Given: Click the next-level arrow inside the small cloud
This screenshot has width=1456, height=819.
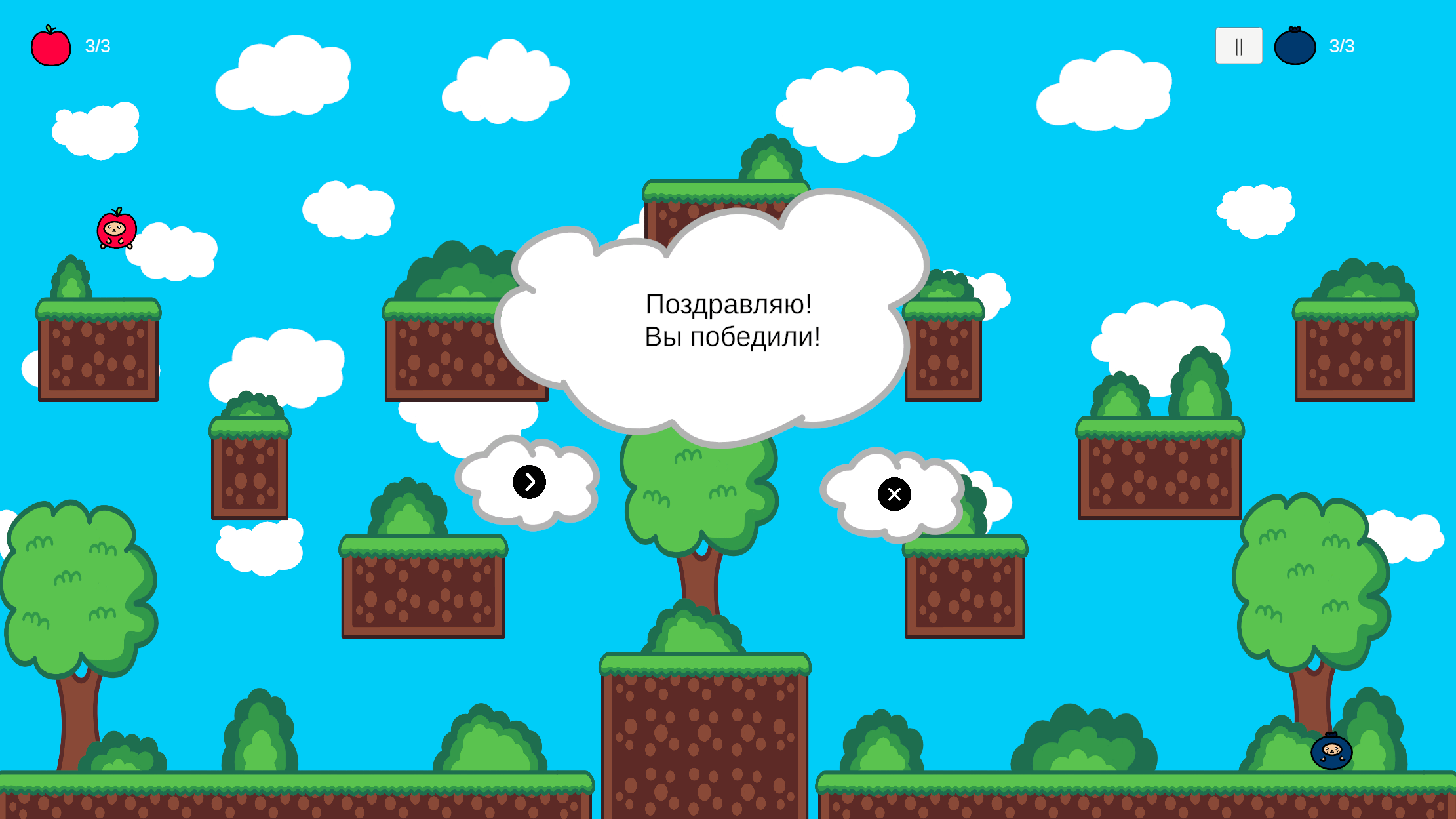Looking at the screenshot, I should [529, 481].
